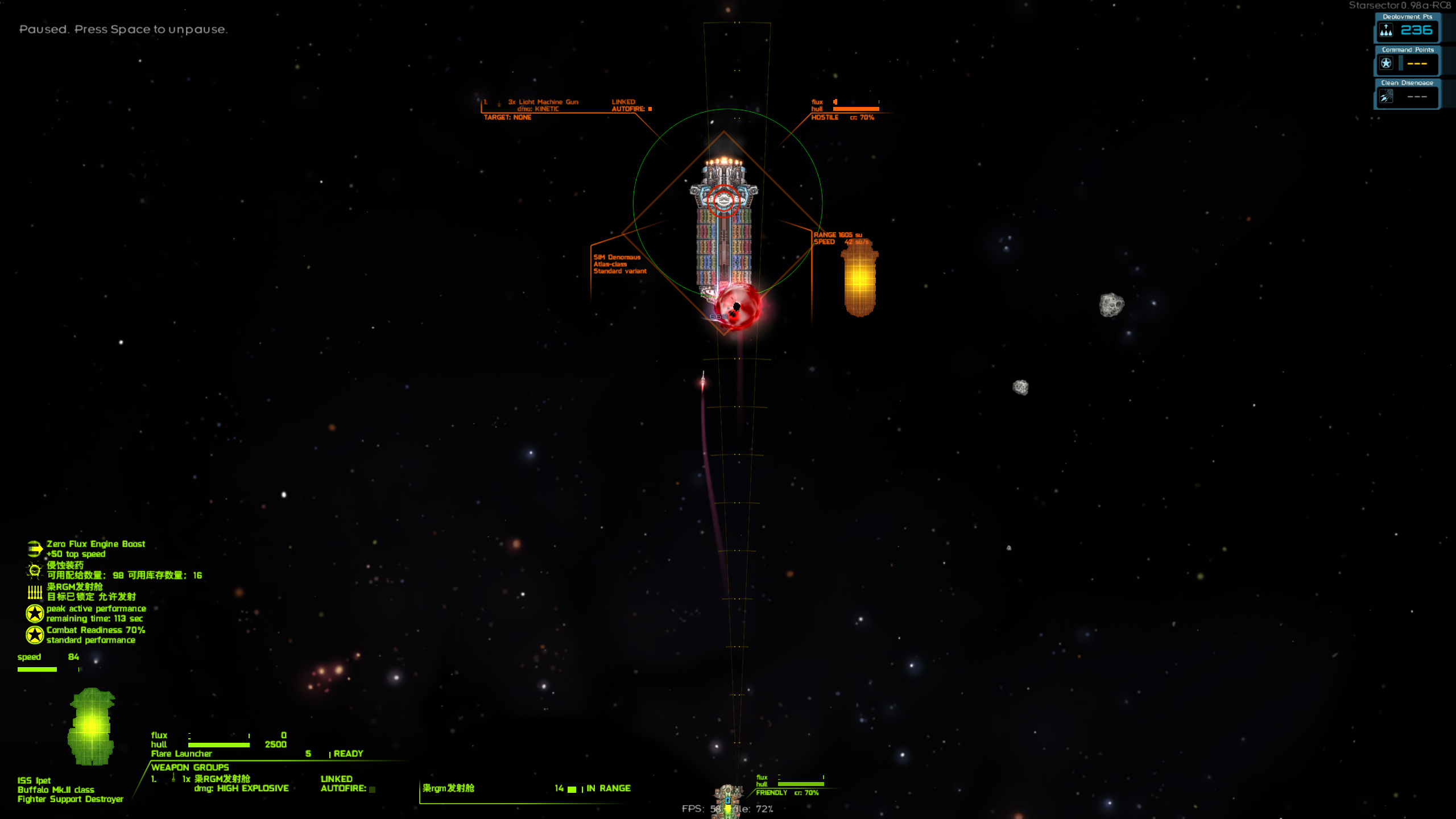Click the orange target ship damage display
1456x819 pixels.
point(859,279)
